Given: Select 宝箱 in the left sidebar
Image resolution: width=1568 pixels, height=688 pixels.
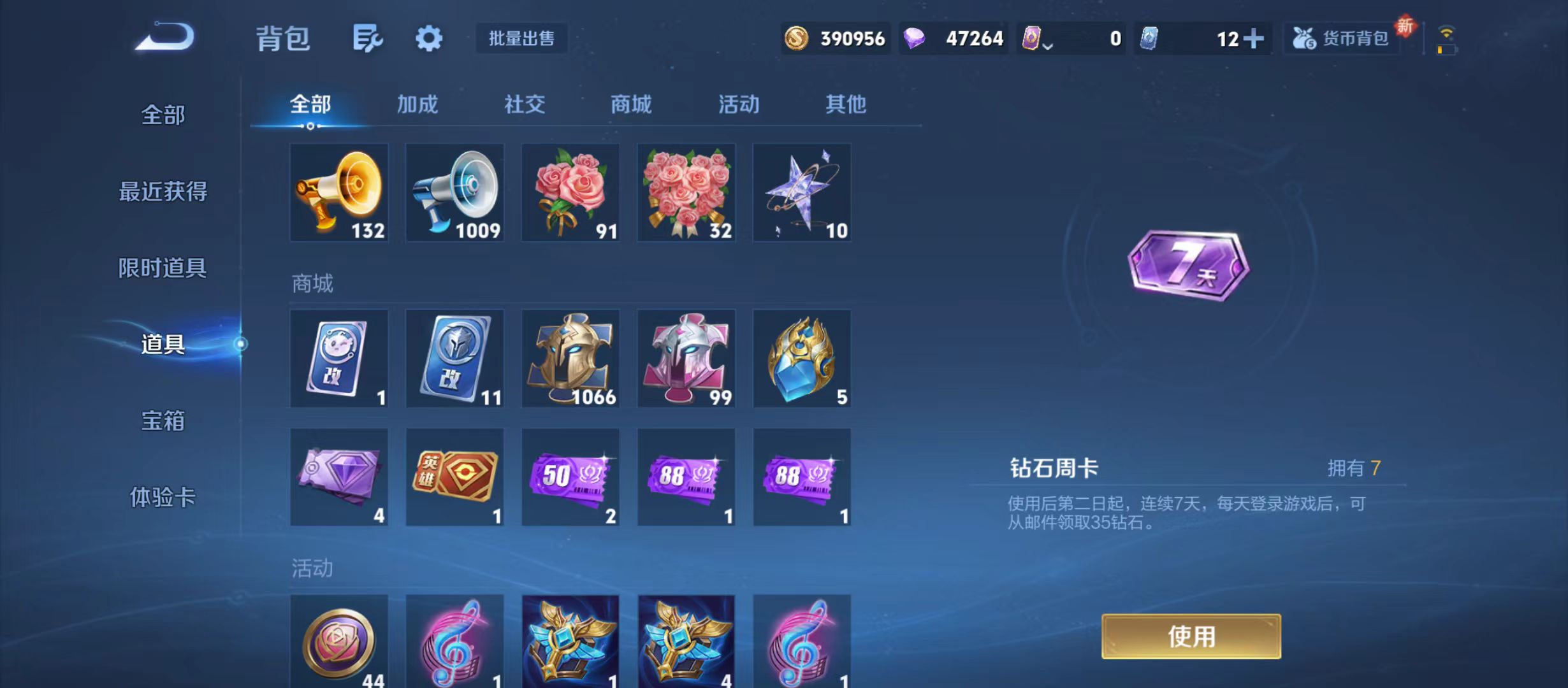Looking at the screenshot, I should pos(163,422).
